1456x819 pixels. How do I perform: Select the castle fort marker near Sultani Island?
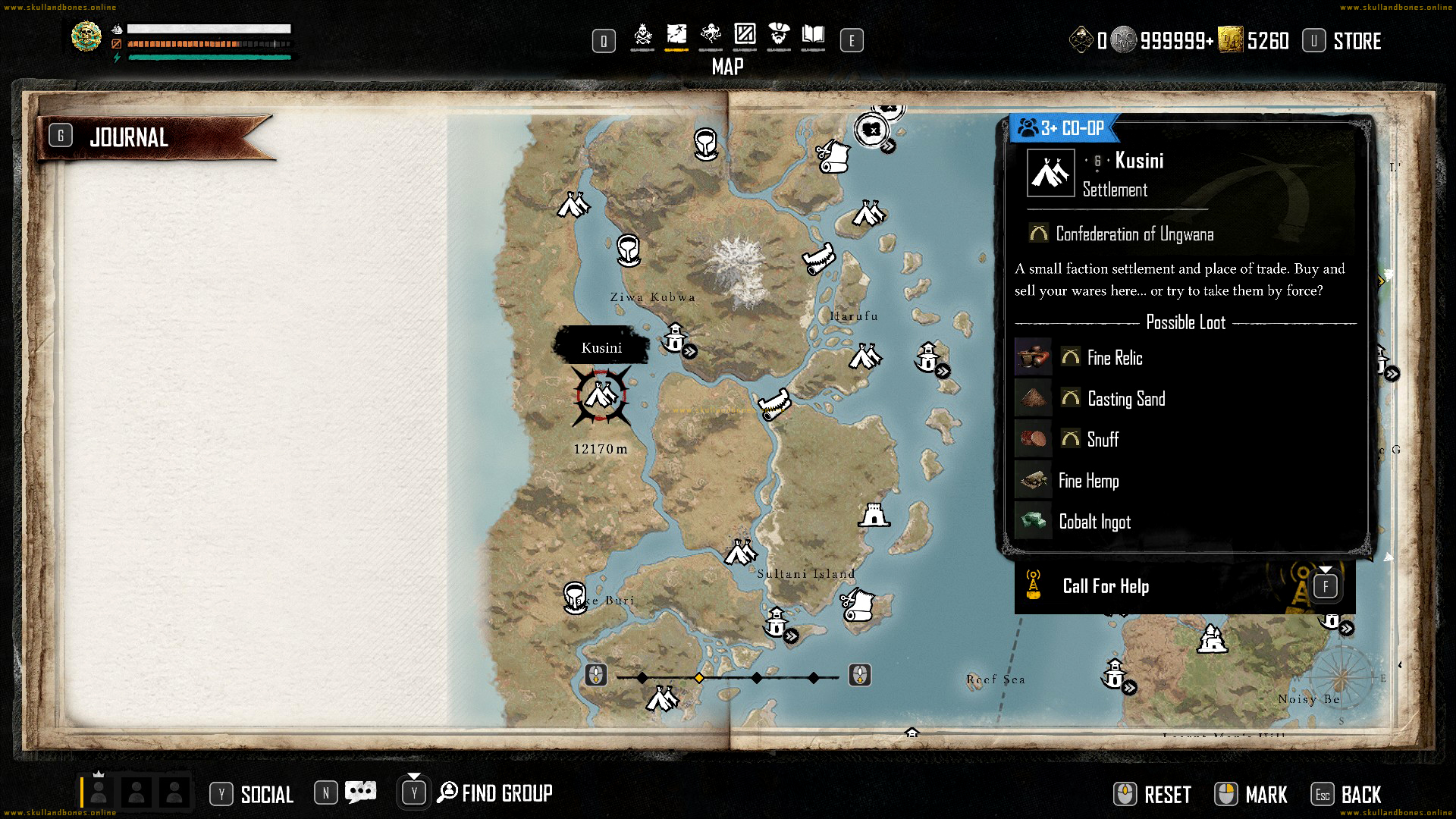[x=874, y=515]
